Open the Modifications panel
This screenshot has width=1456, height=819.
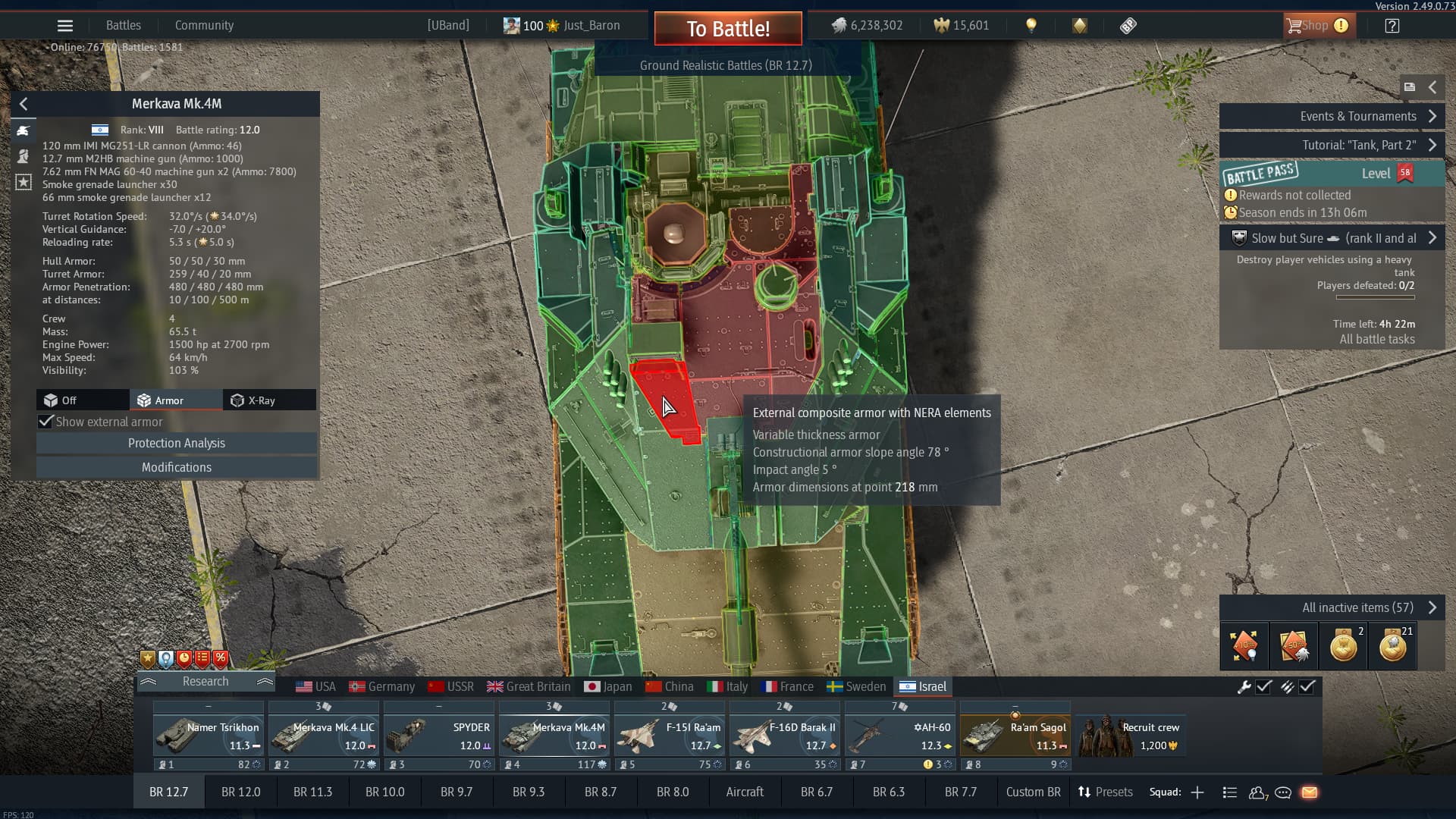pyautogui.click(x=176, y=467)
